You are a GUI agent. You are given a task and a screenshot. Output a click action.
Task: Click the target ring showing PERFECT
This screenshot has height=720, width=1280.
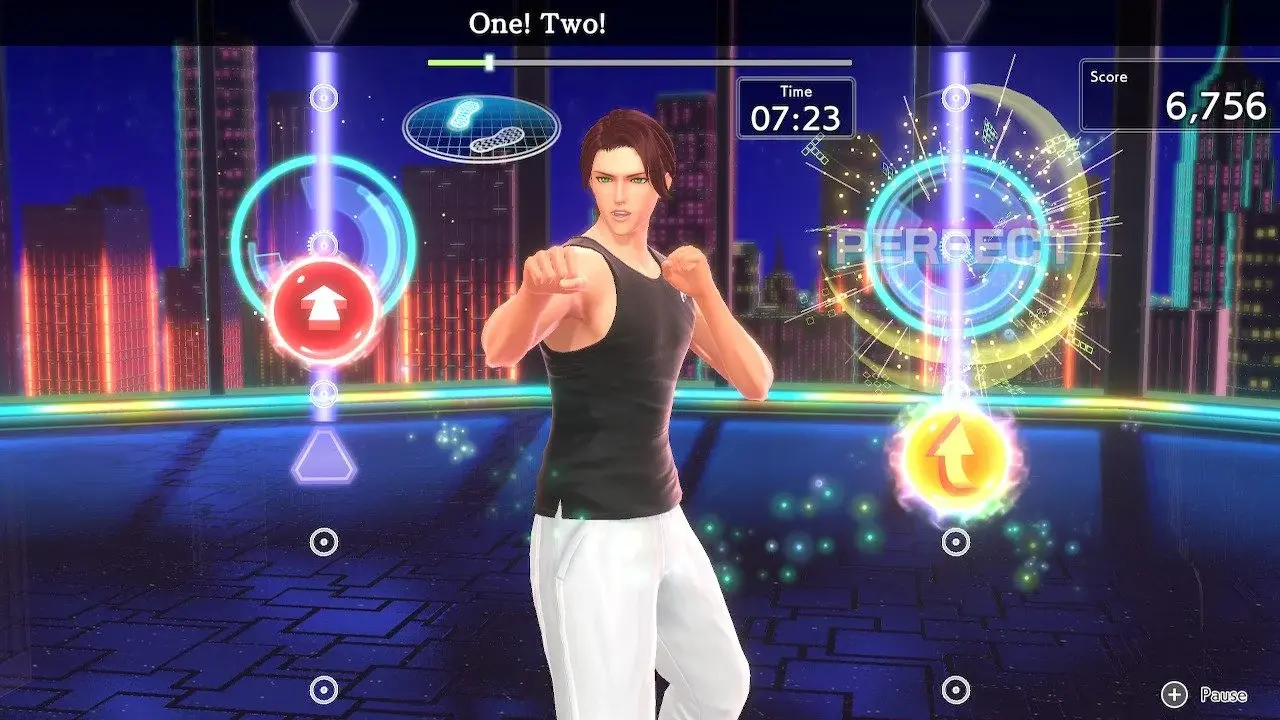point(955,247)
